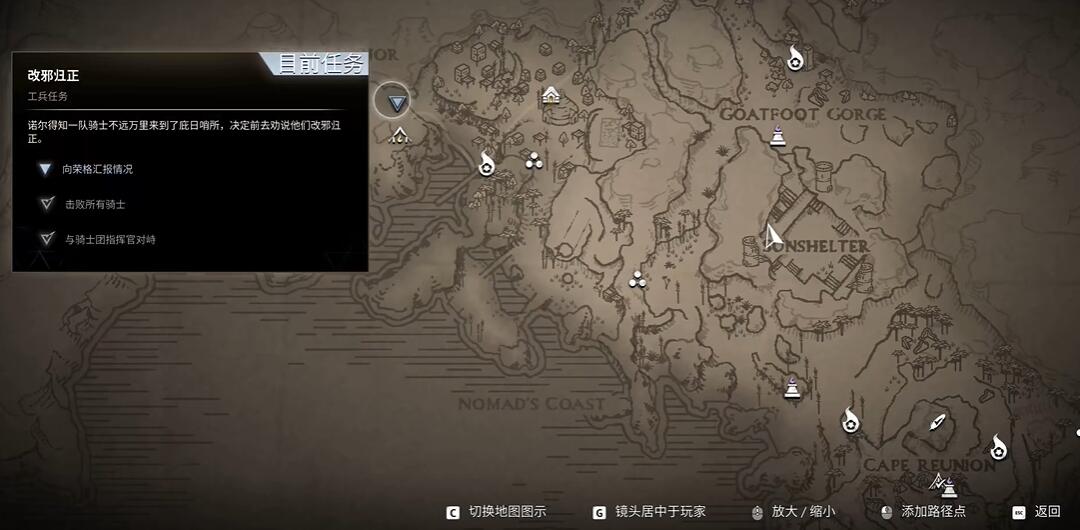Click the white player arrow at Lionshelter

click(771, 237)
